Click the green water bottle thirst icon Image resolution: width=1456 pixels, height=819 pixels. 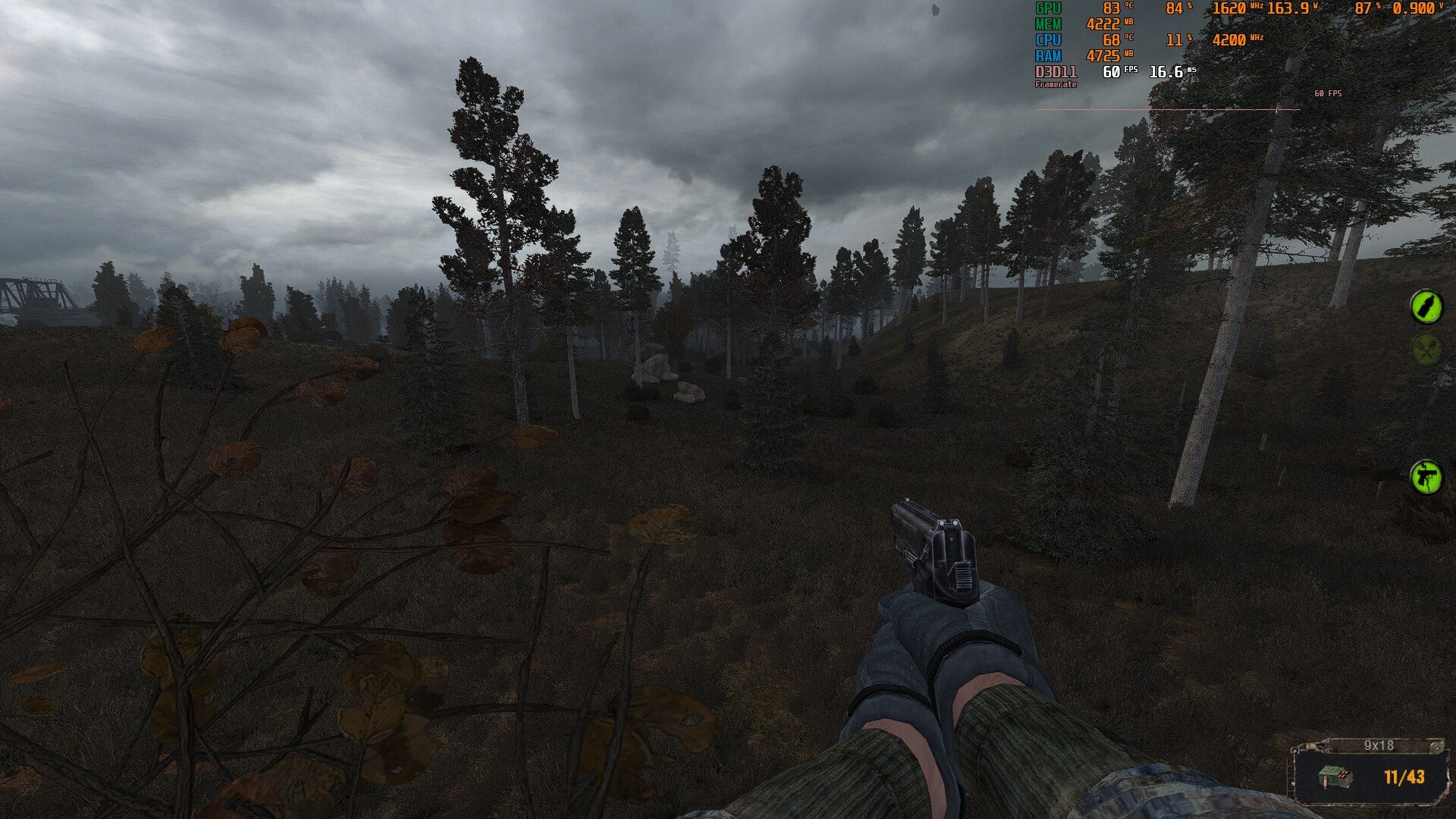click(1426, 306)
